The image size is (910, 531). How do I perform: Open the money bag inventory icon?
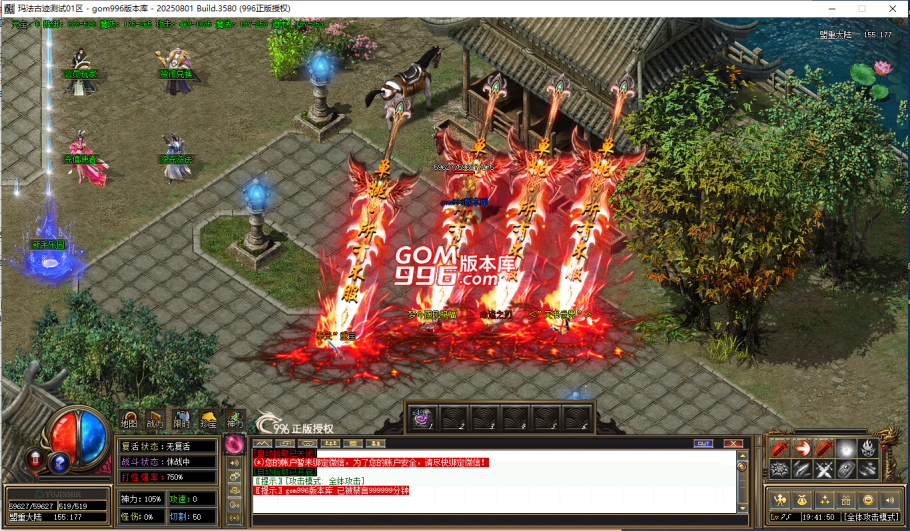(803, 499)
